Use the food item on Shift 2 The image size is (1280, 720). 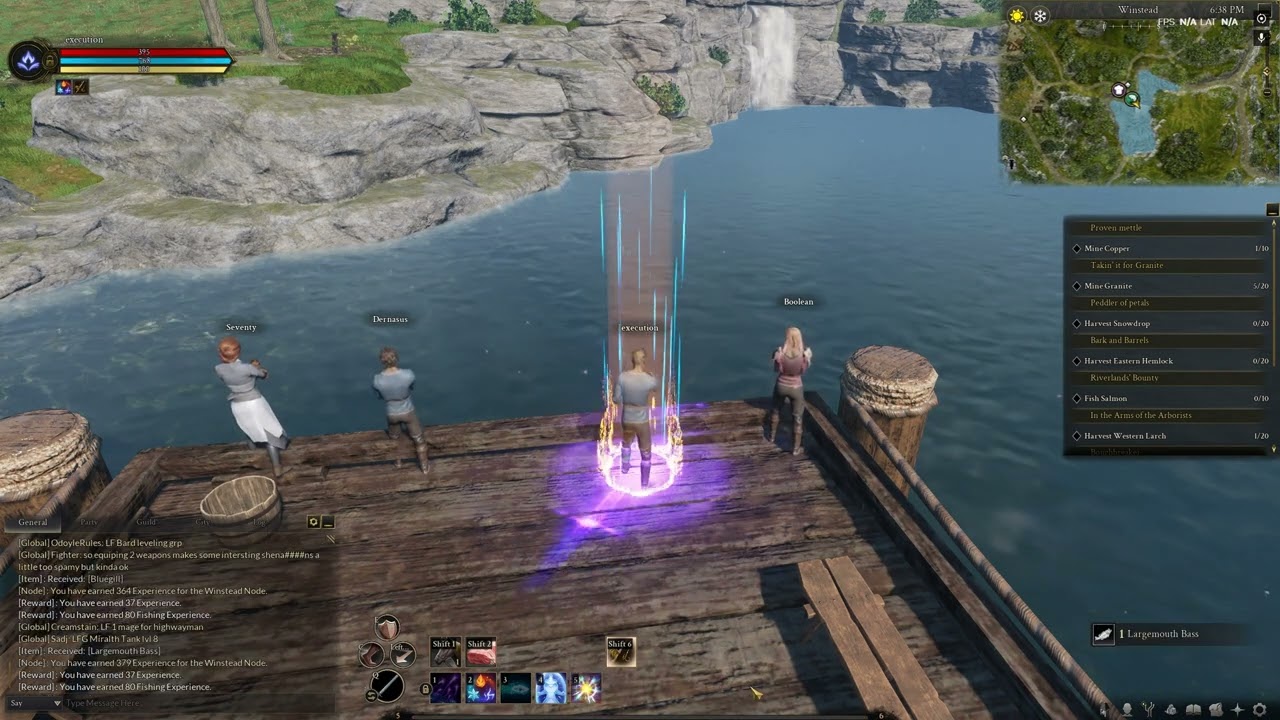pos(480,651)
